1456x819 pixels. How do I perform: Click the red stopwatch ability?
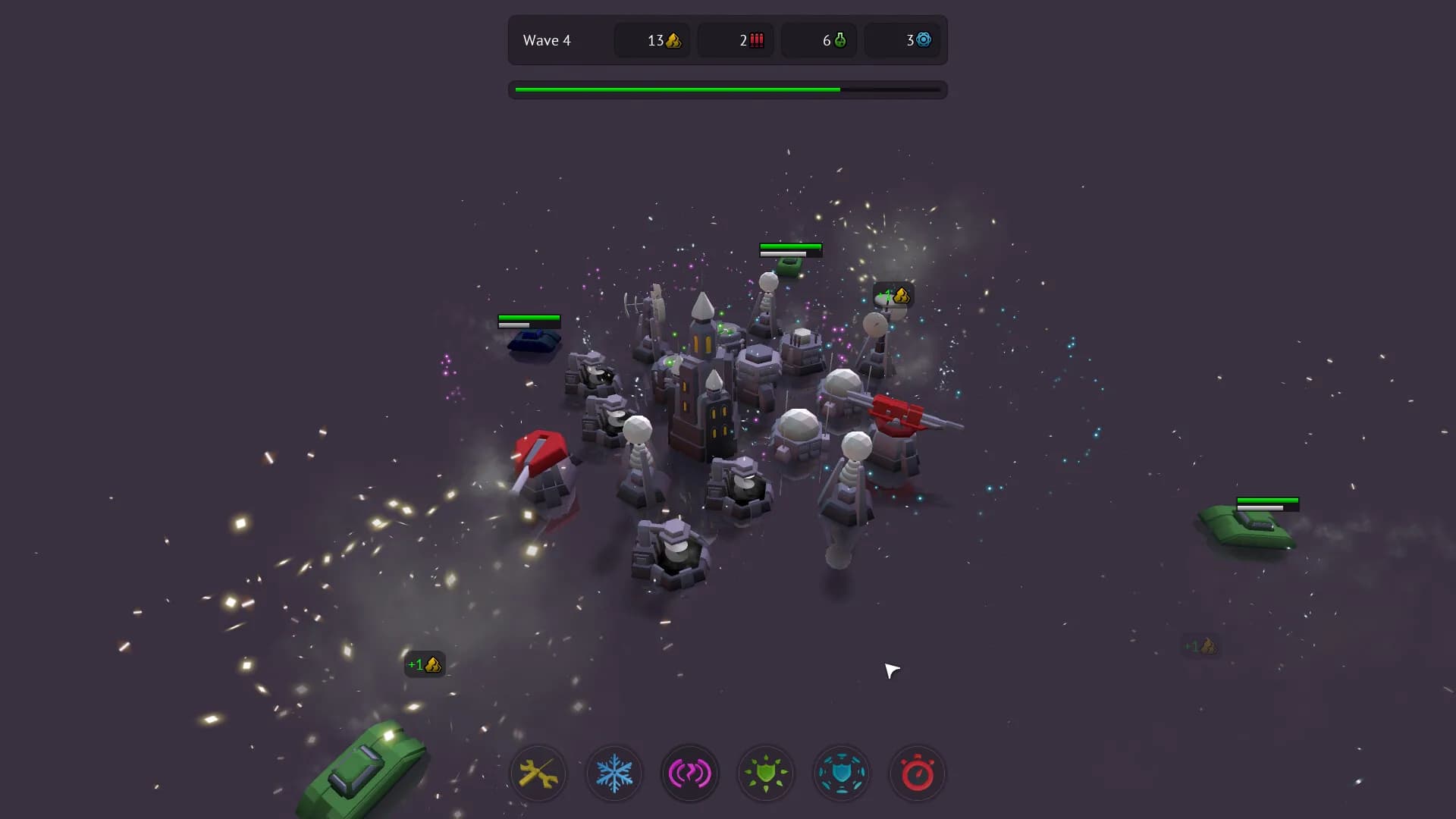(x=918, y=773)
